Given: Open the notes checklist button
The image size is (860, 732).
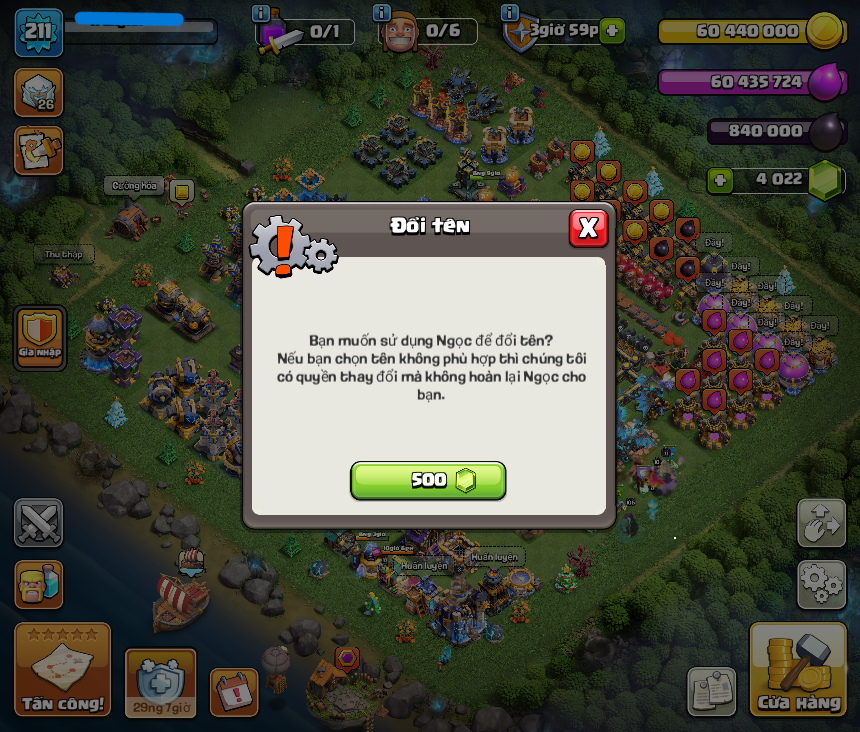Looking at the screenshot, I should pos(711,692).
